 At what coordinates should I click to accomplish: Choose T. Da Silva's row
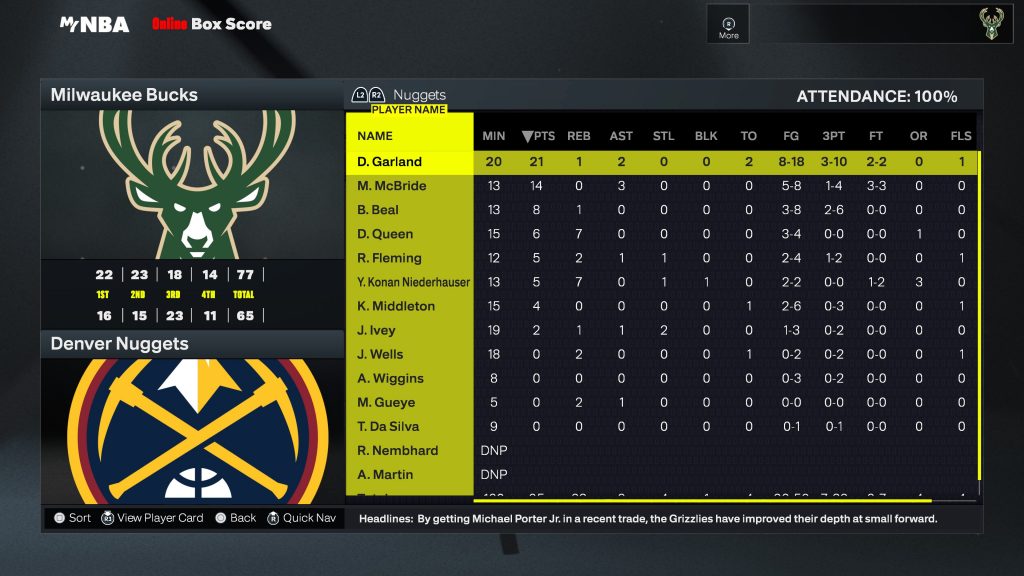[x=390, y=426]
